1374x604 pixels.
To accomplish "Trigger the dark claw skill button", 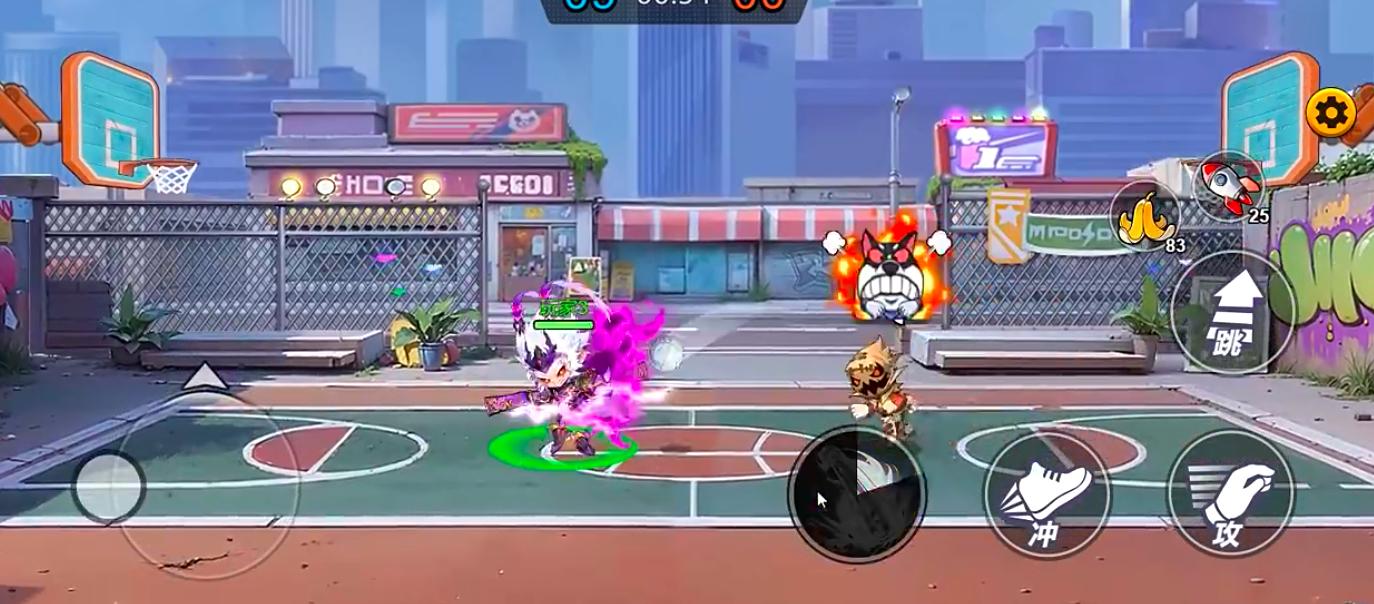I will pyautogui.click(x=857, y=493).
